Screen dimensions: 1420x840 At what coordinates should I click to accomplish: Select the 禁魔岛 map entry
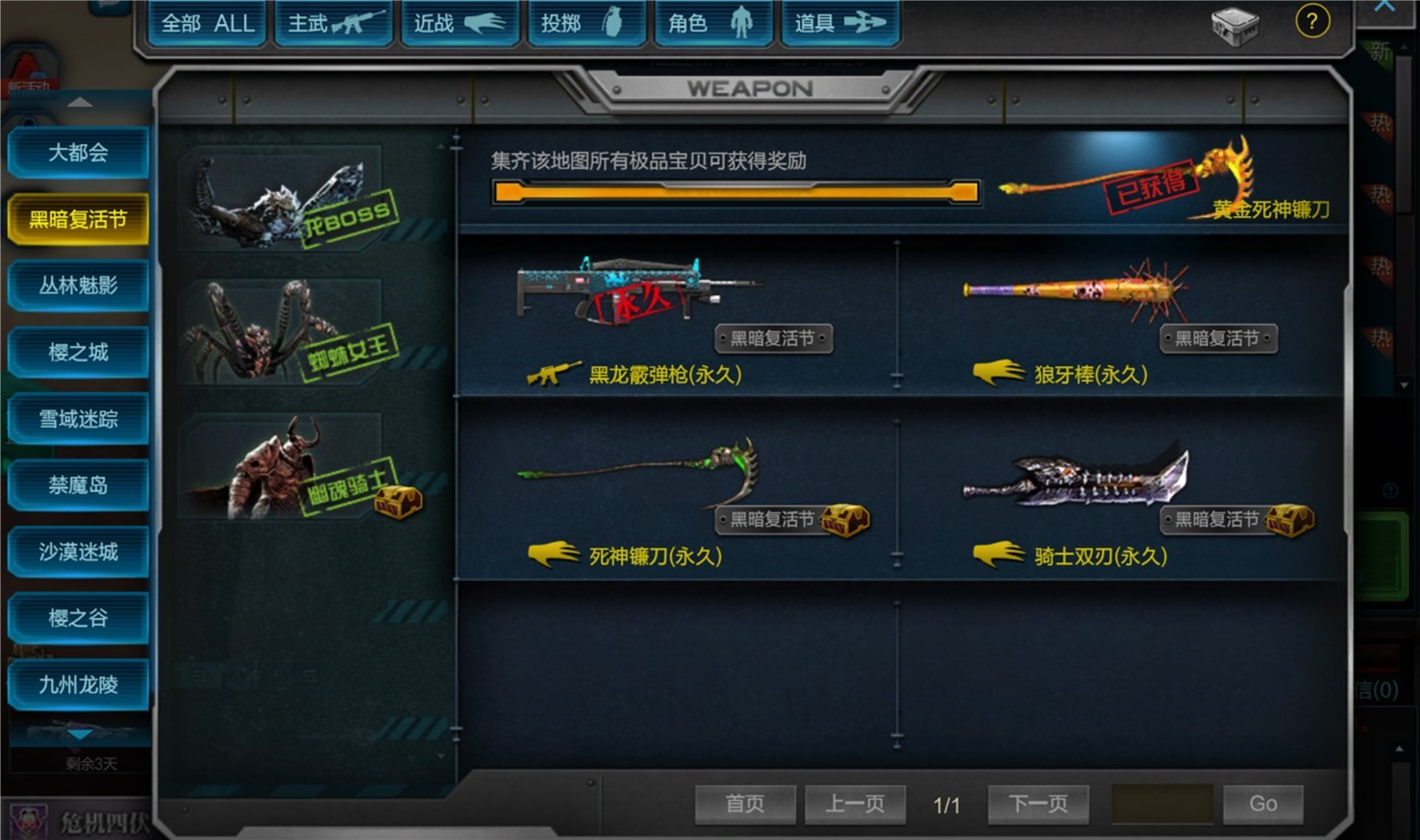pos(79,485)
